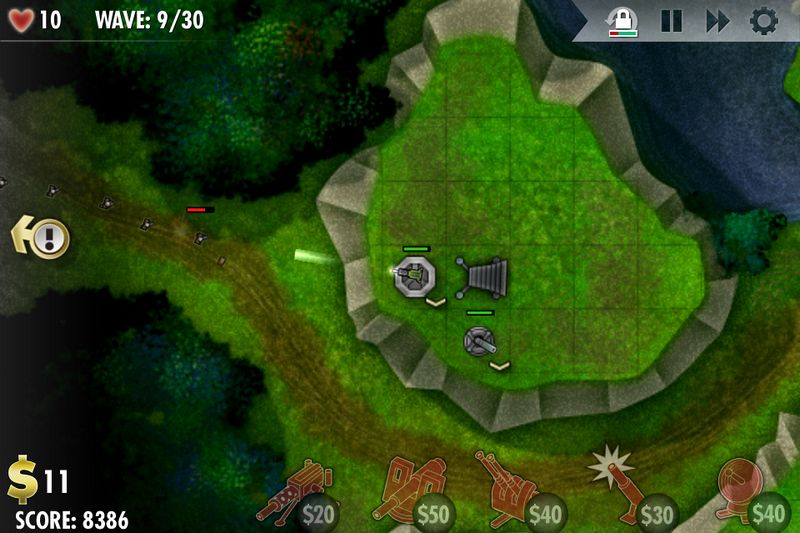Activate fast-forward speed

point(717,21)
